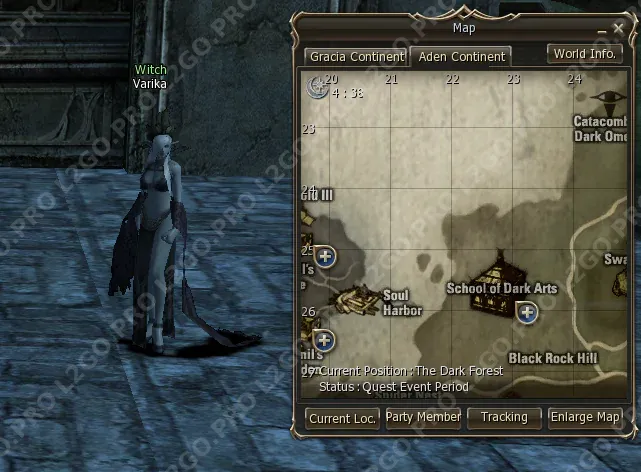This screenshot has height=472, width=641.
Task: Click the plus marker beside School of Dark Arts
Action: click(x=527, y=313)
